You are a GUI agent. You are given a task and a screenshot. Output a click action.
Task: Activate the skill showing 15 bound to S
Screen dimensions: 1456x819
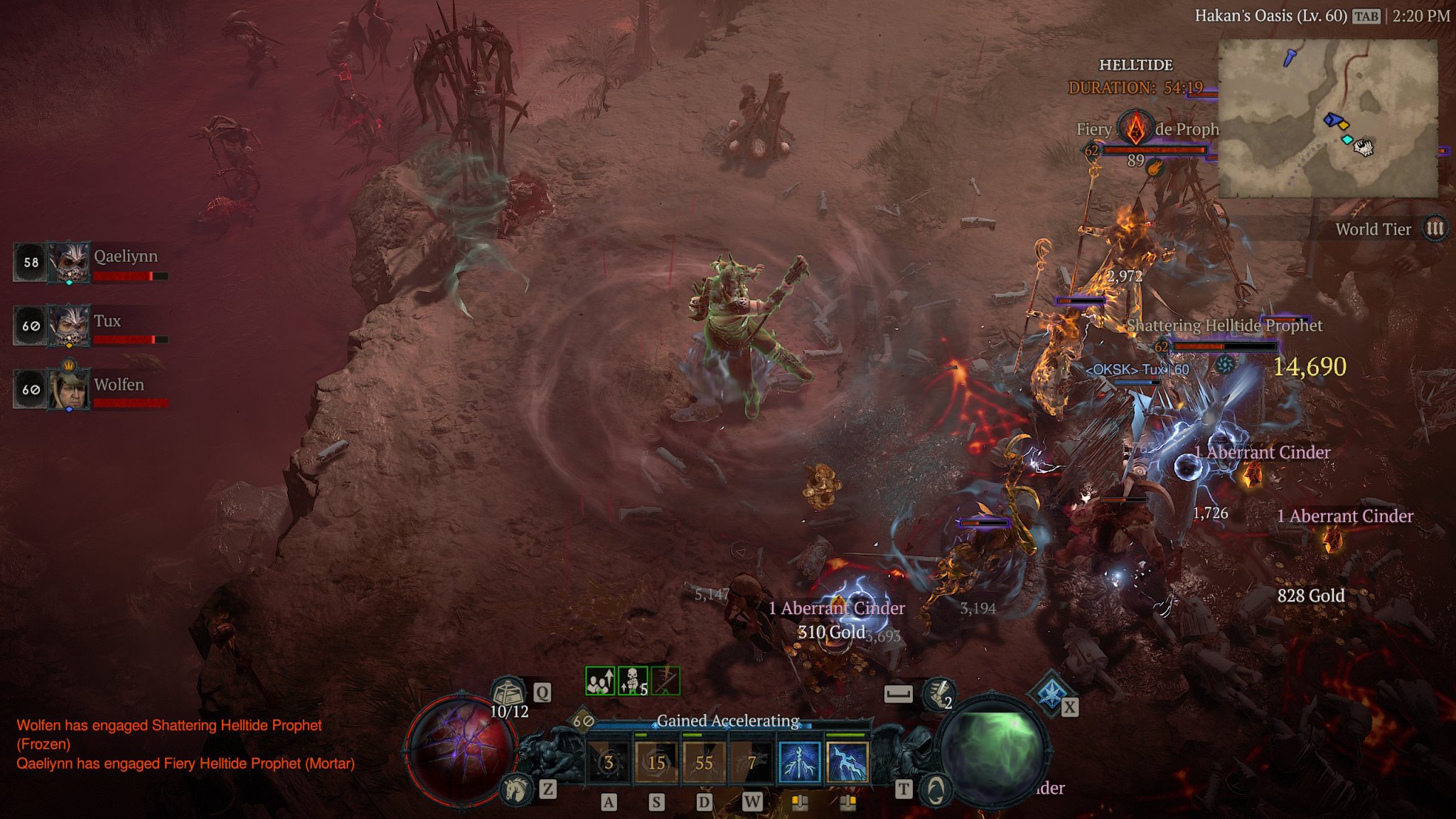pyautogui.click(x=655, y=762)
